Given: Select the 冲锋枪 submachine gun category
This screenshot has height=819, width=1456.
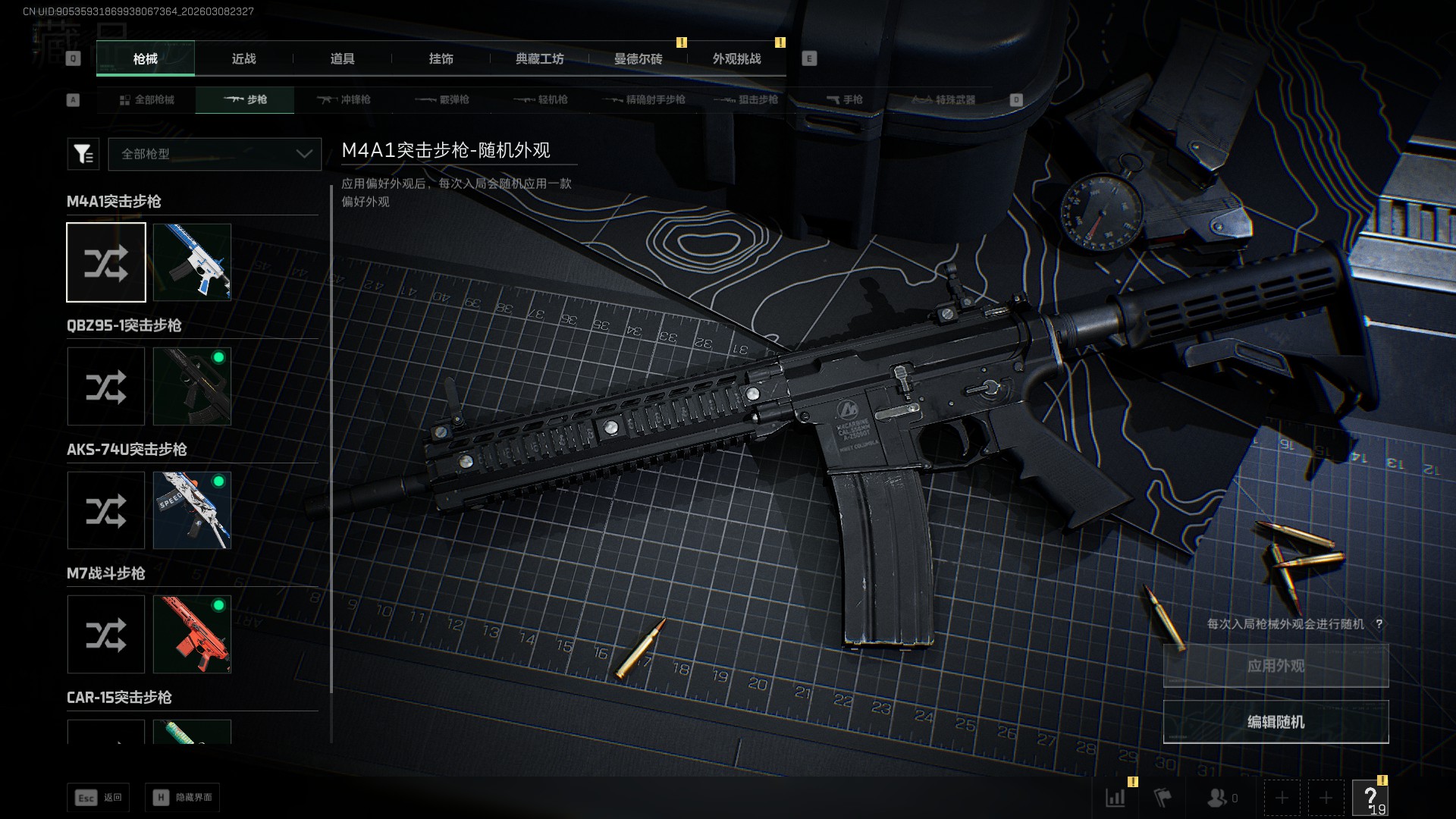Looking at the screenshot, I should click(x=344, y=99).
